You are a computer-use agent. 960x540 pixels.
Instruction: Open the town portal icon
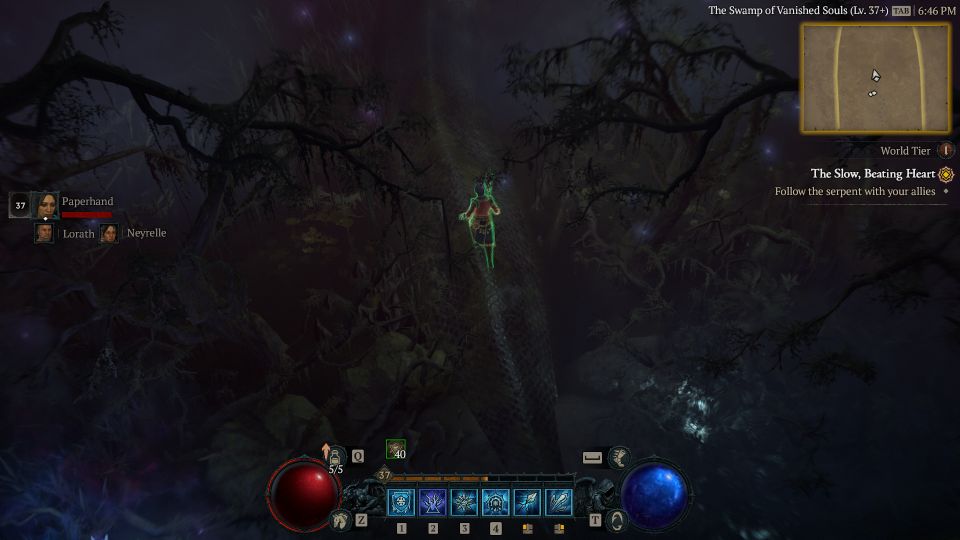point(617,520)
